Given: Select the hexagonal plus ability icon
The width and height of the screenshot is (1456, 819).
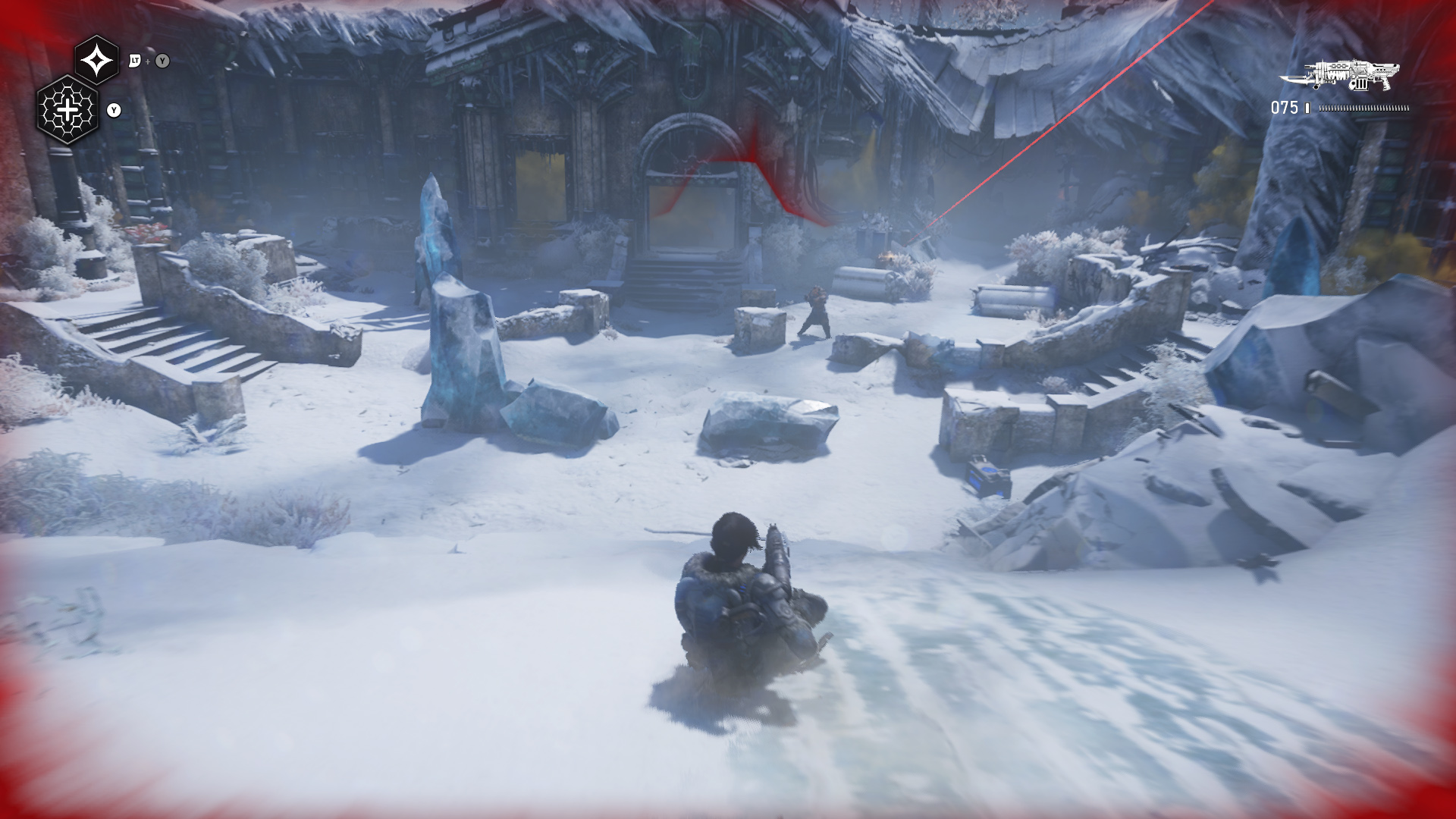Looking at the screenshot, I should click(x=68, y=111).
